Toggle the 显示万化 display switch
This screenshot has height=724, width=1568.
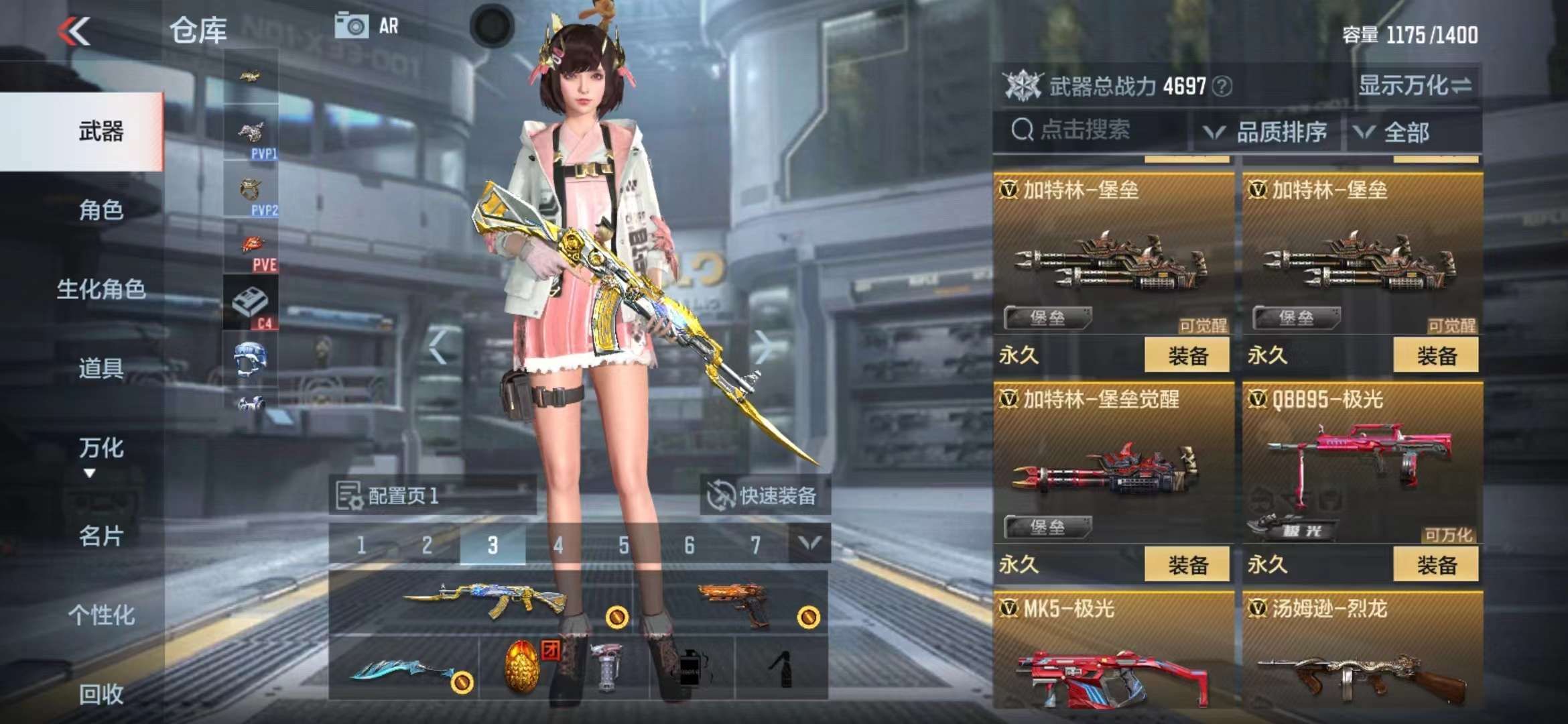tap(1414, 86)
